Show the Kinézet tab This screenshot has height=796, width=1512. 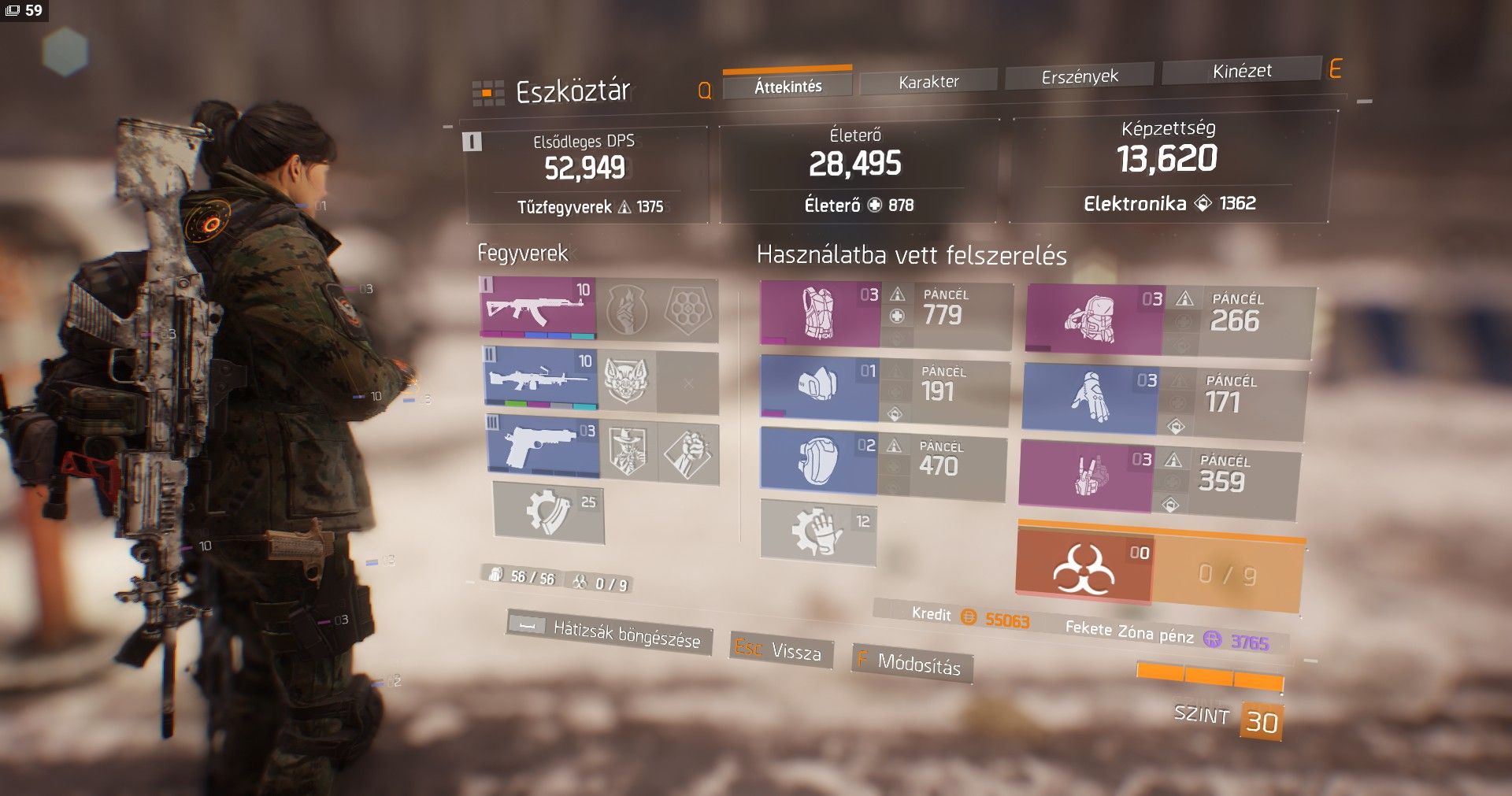click(1241, 71)
